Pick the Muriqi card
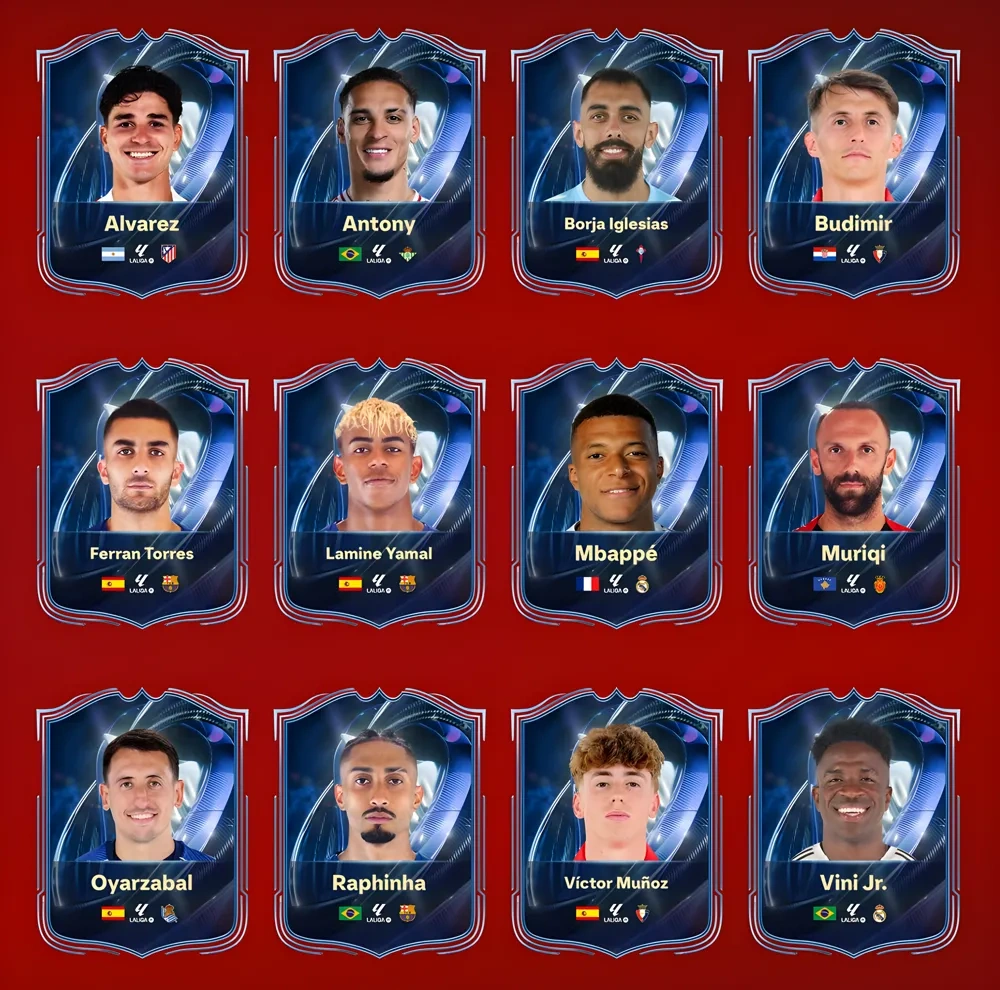 tap(853, 495)
